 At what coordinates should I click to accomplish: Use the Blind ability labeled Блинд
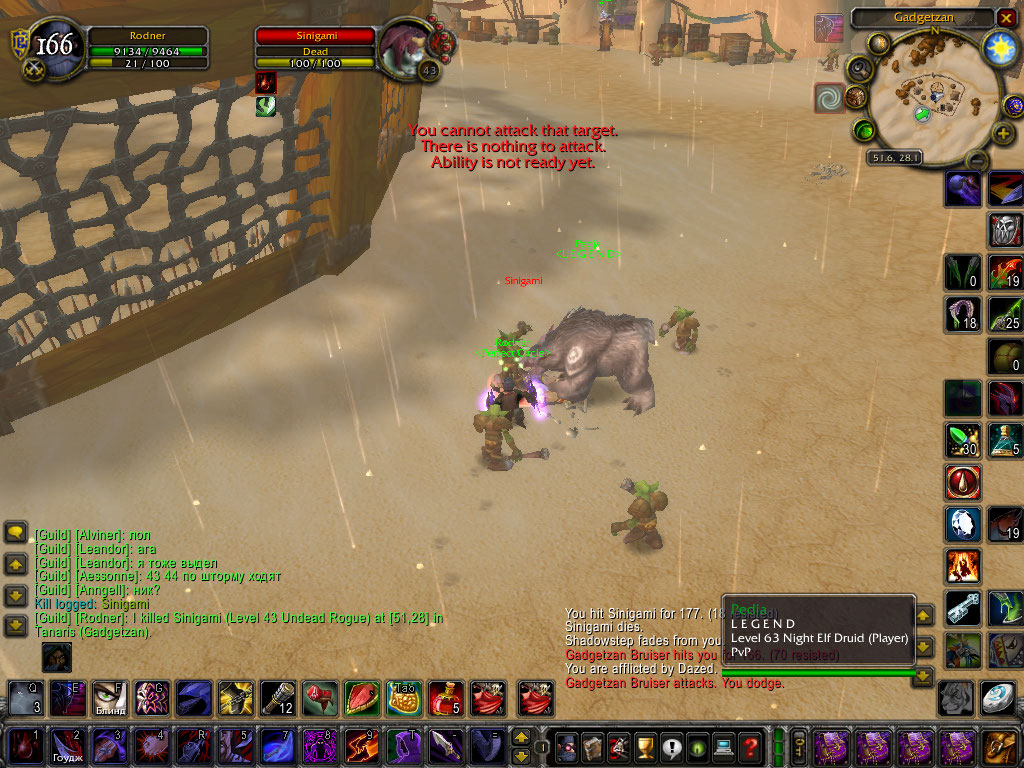(109, 697)
